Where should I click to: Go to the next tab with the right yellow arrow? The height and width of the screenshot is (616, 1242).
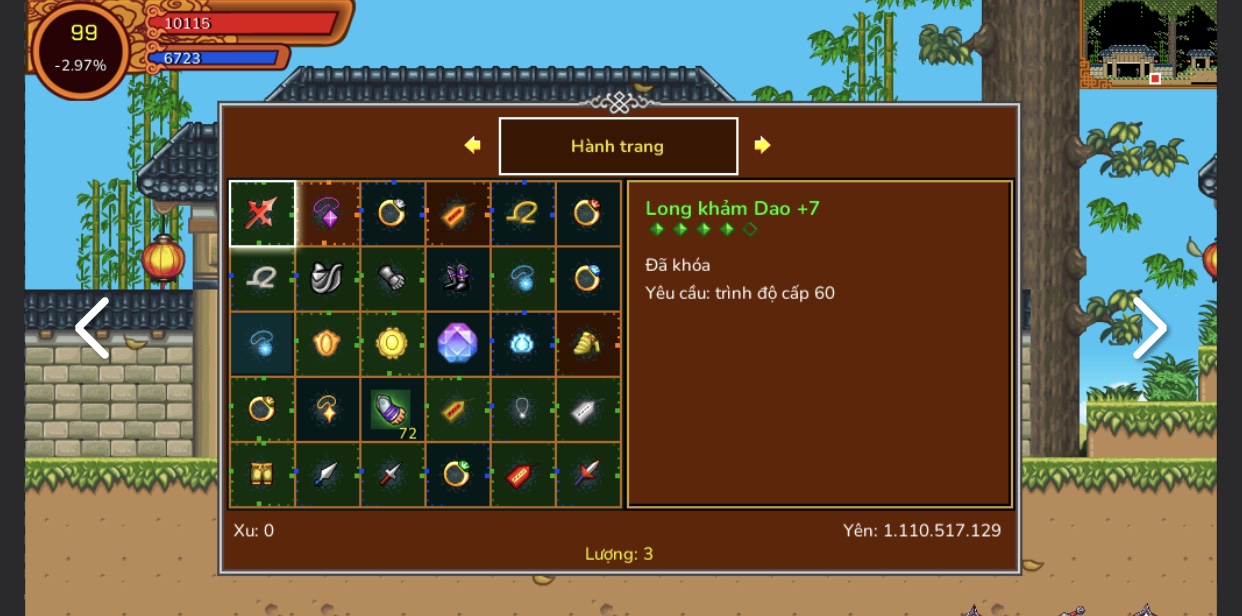(x=762, y=145)
